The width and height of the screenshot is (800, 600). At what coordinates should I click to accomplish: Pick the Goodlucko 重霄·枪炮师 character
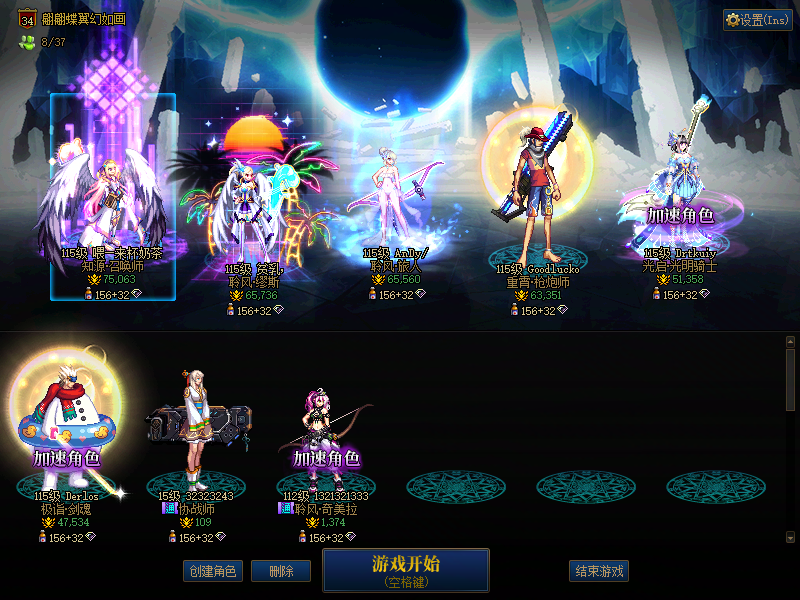coord(536,200)
